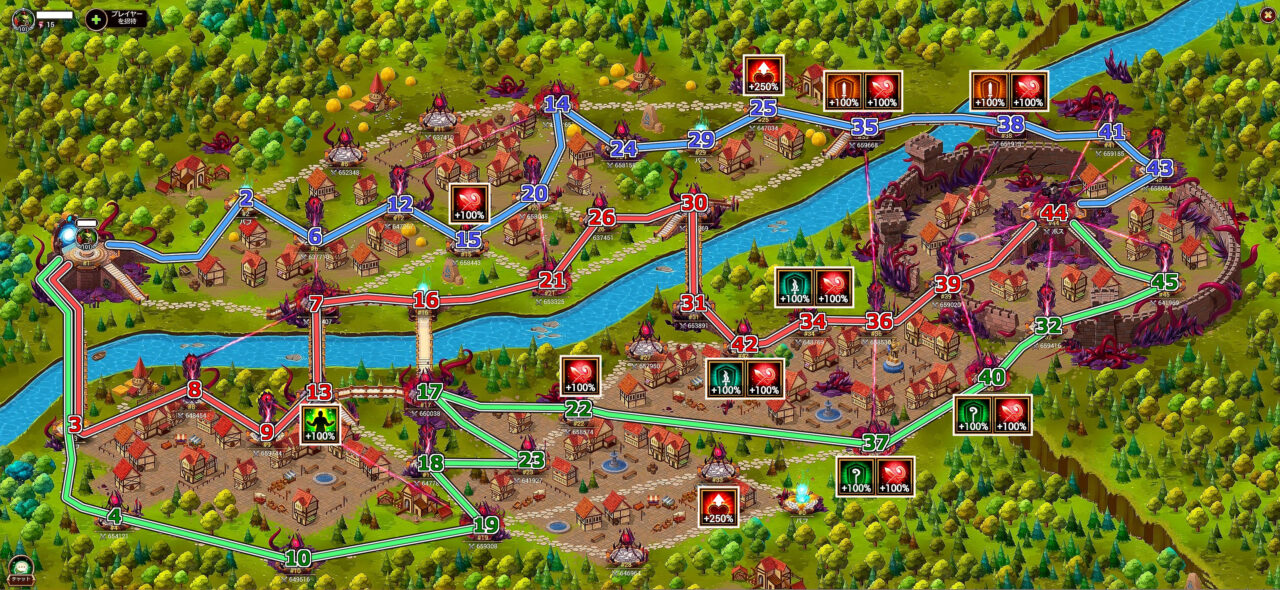Choose map node 30 on the red route
The image size is (1280, 590).
(x=694, y=202)
